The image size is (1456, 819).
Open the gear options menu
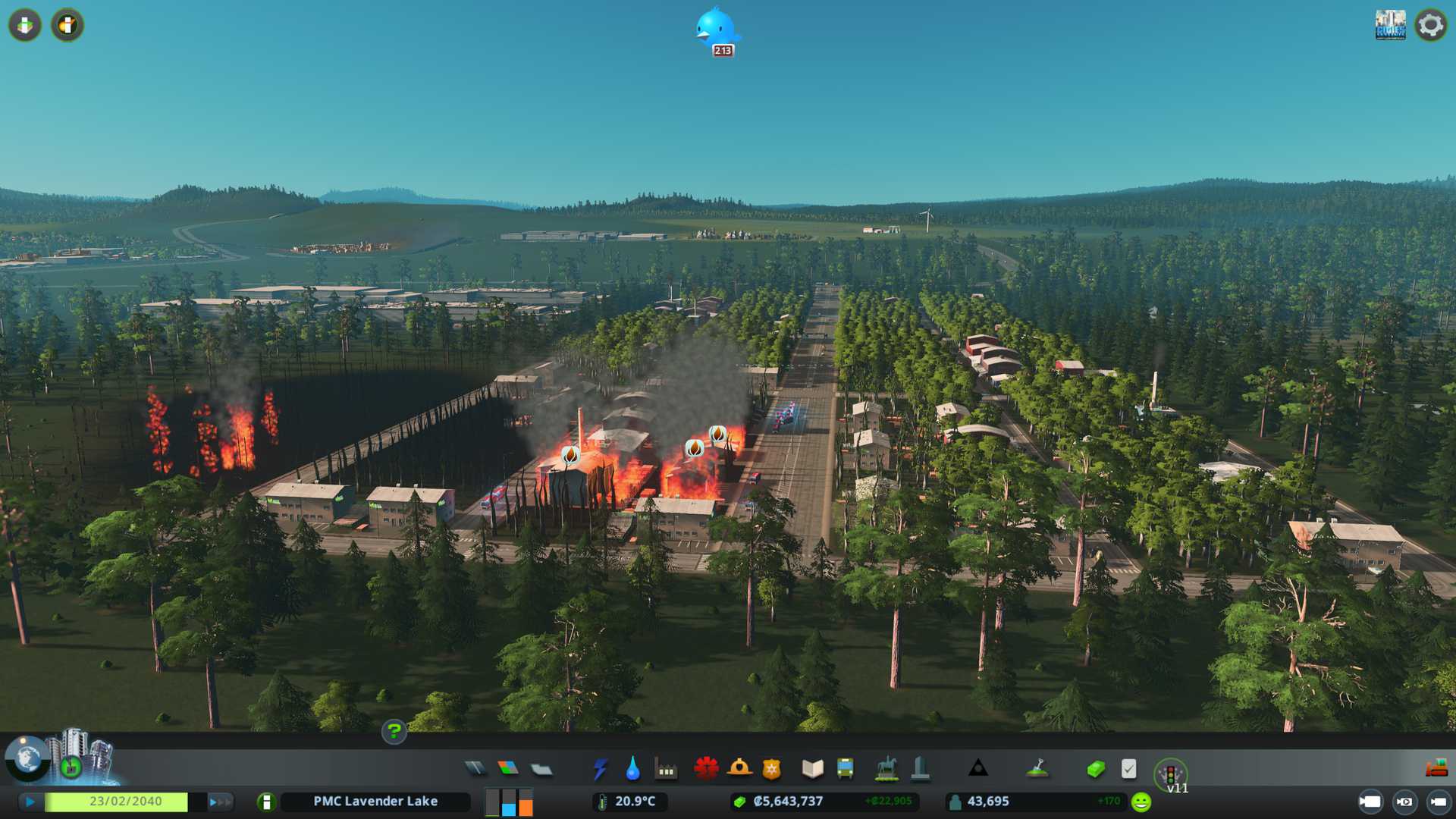[1430, 25]
